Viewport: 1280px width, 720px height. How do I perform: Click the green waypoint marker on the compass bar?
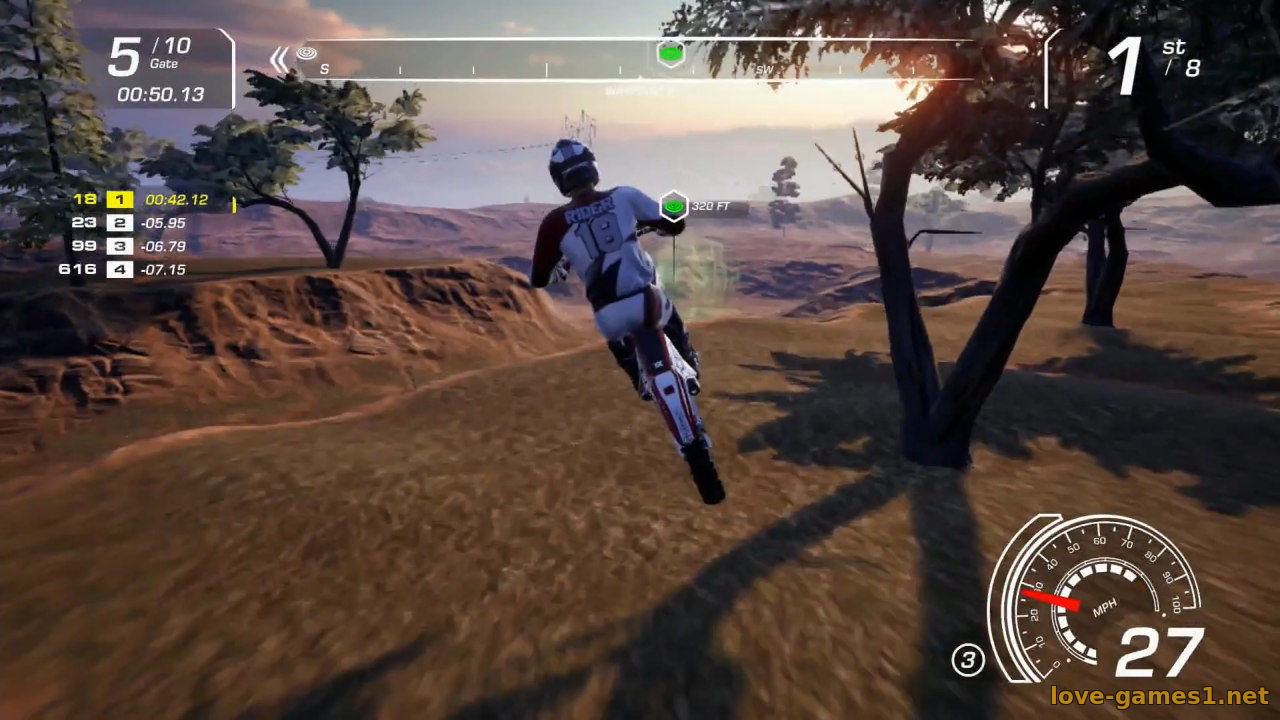[671, 53]
